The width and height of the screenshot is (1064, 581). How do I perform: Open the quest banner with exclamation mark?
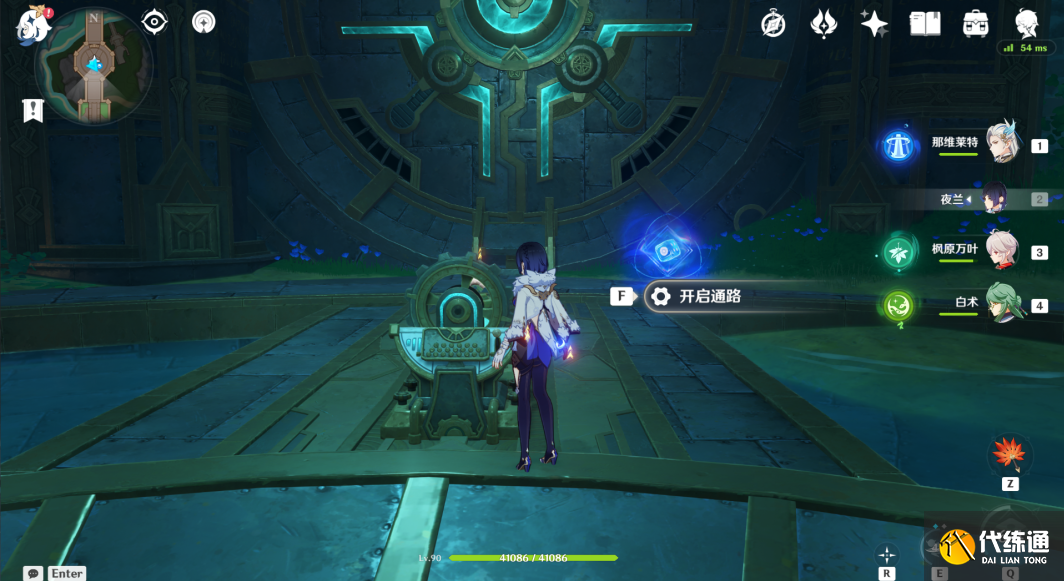pos(33,110)
